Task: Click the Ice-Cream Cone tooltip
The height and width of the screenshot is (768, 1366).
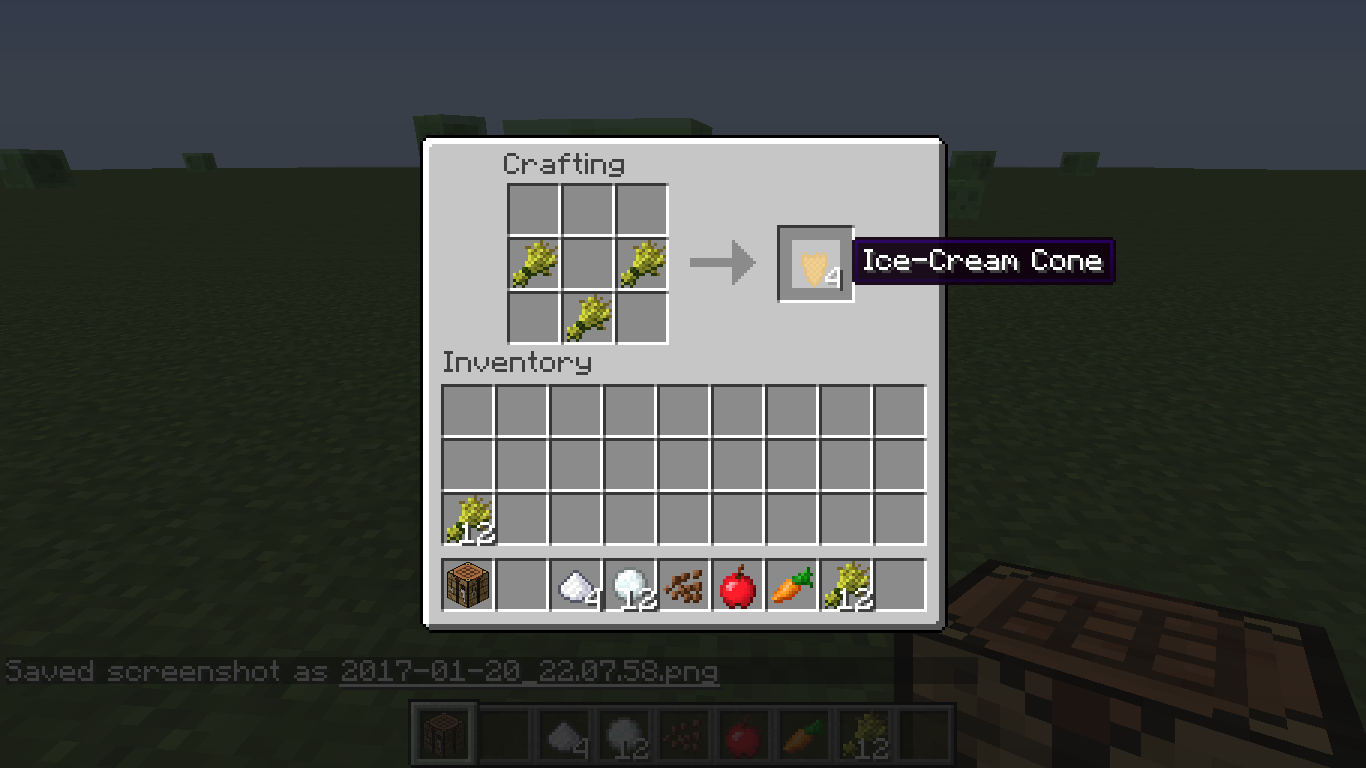Action: click(x=983, y=261)
